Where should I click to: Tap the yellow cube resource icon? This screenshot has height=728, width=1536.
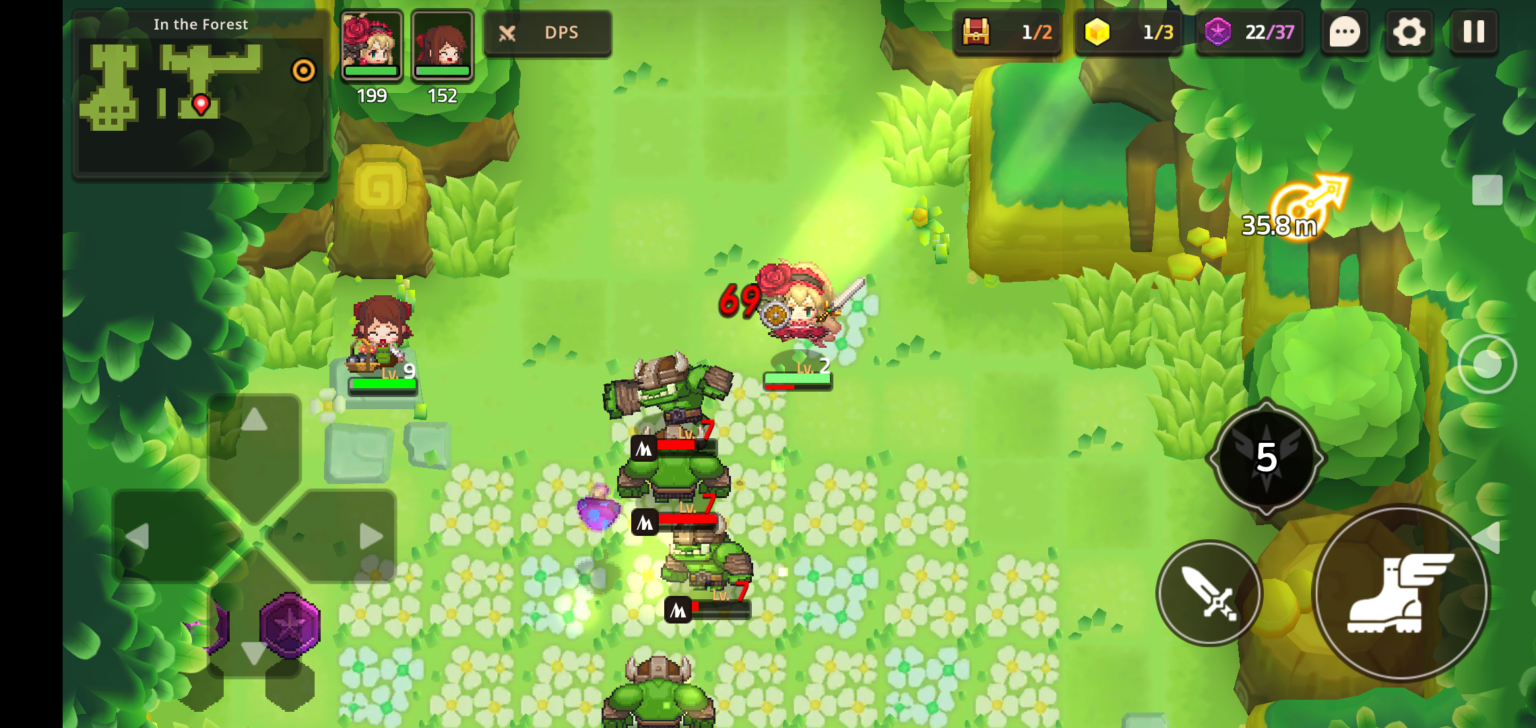(1097, 32)
